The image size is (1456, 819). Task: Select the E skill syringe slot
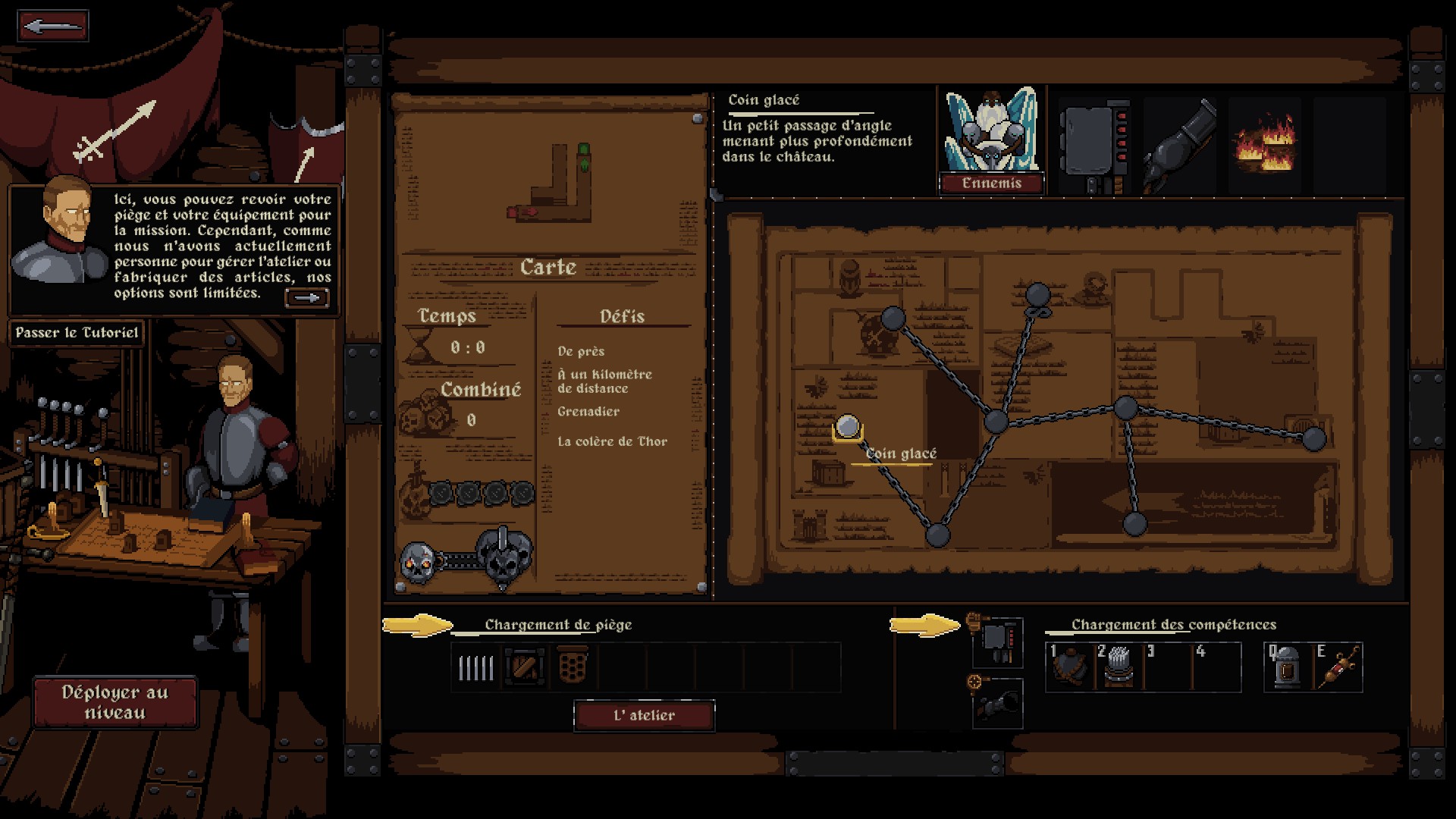[x=1337, y=667]
